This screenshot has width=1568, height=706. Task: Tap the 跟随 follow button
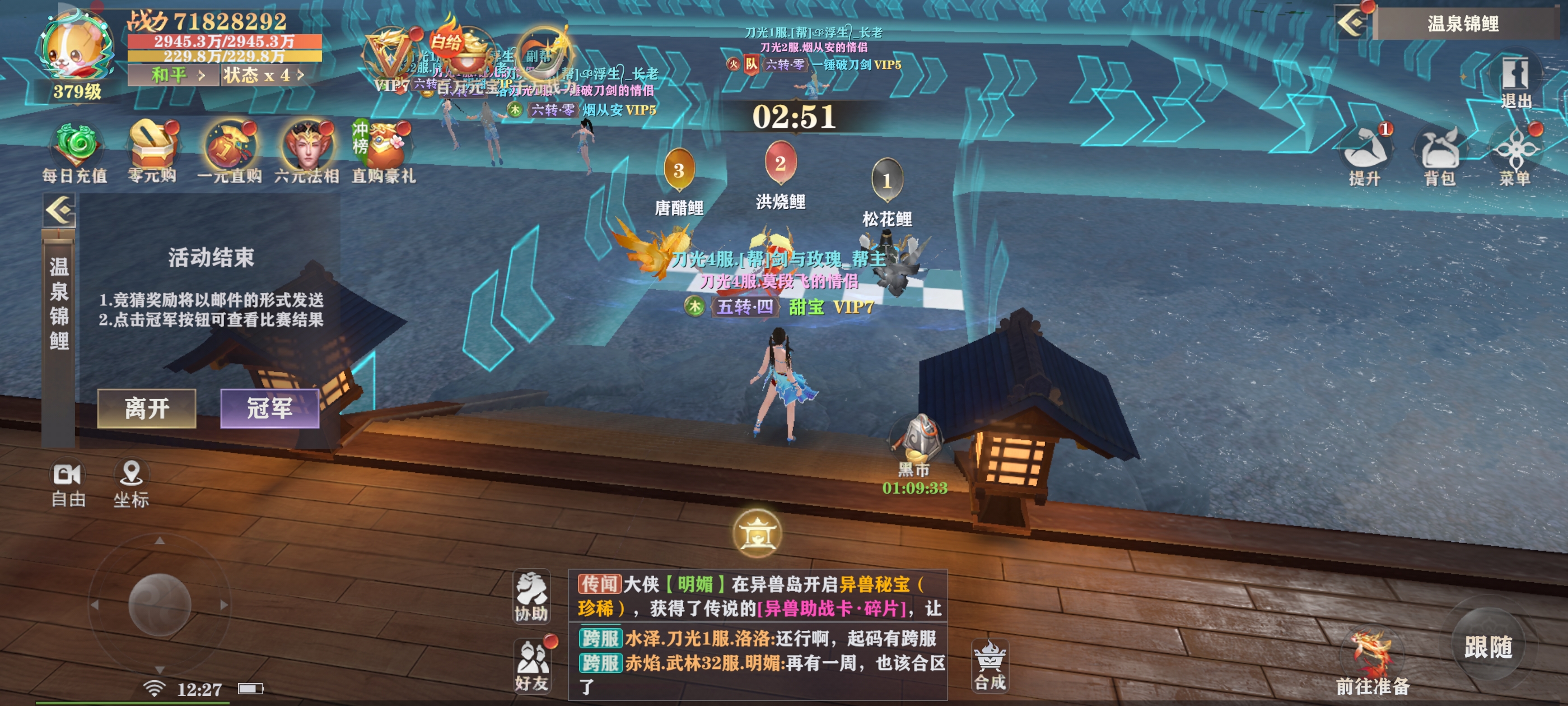pyautogui.click(x=1487, y=646)
